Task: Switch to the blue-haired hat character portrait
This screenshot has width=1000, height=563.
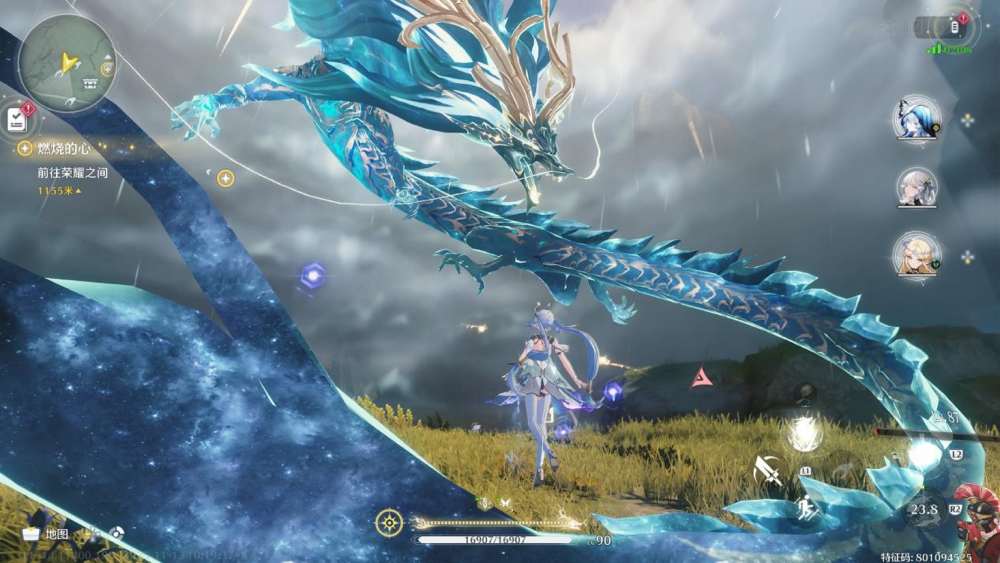Action: (916, 119)
